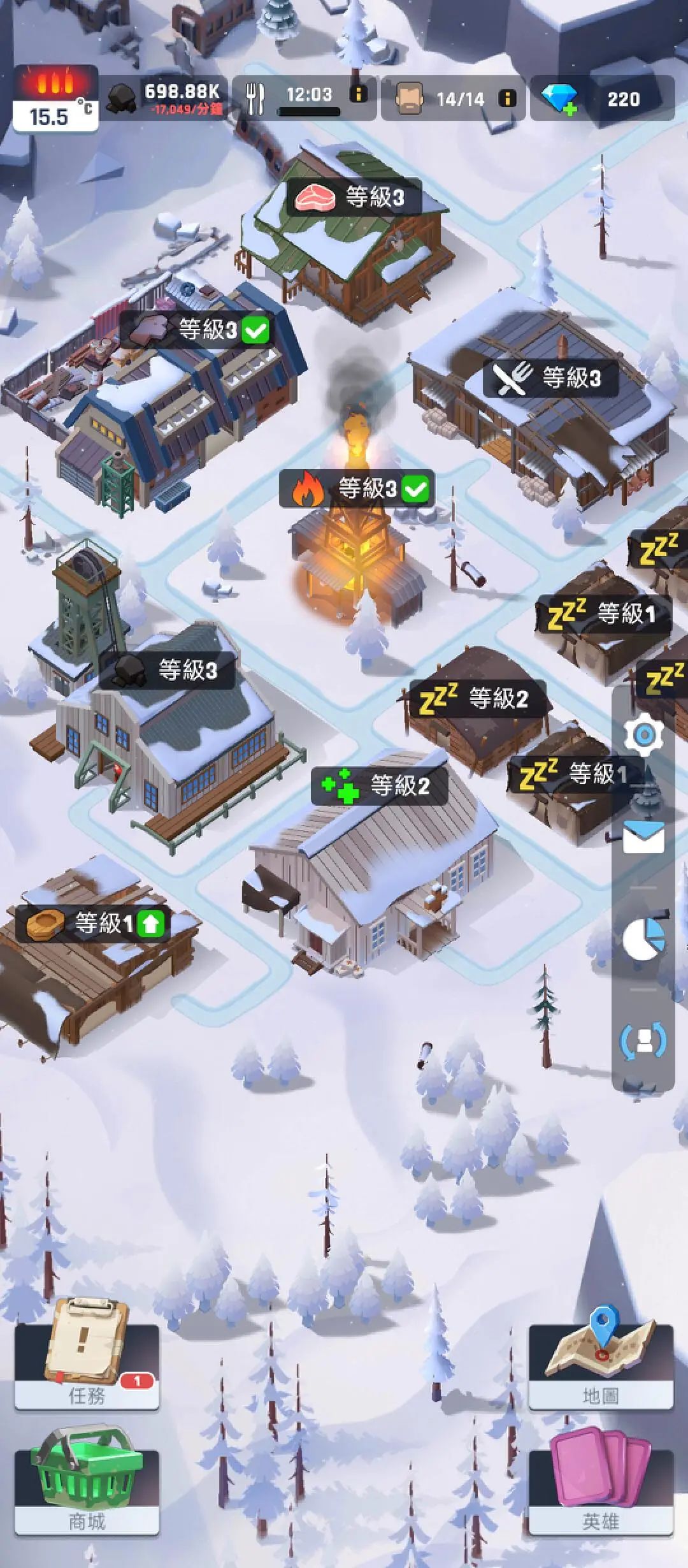Select the furnace 等級3 flame label
The height and width of the screenshot is (1568, 688).
point(357,490)
